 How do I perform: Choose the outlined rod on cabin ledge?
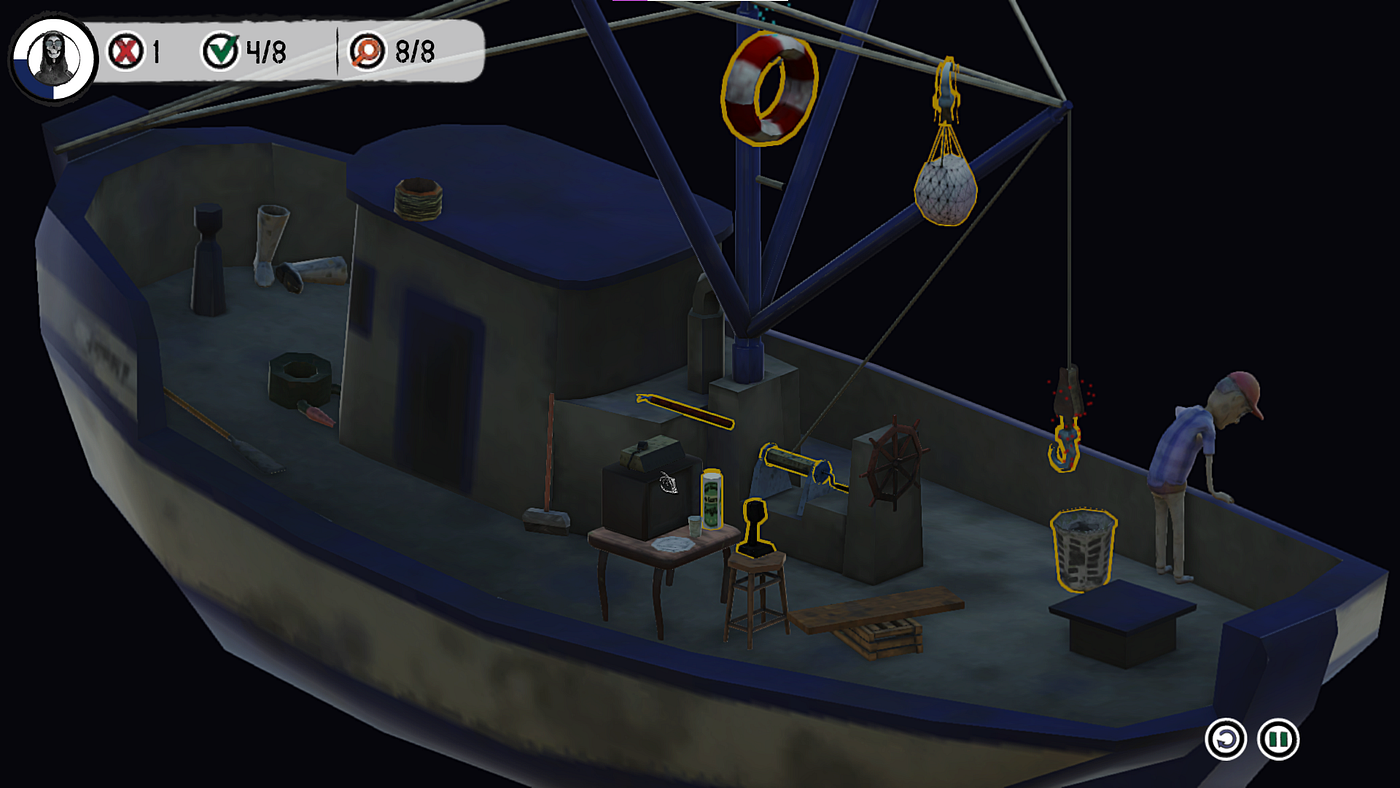point(685,410)
